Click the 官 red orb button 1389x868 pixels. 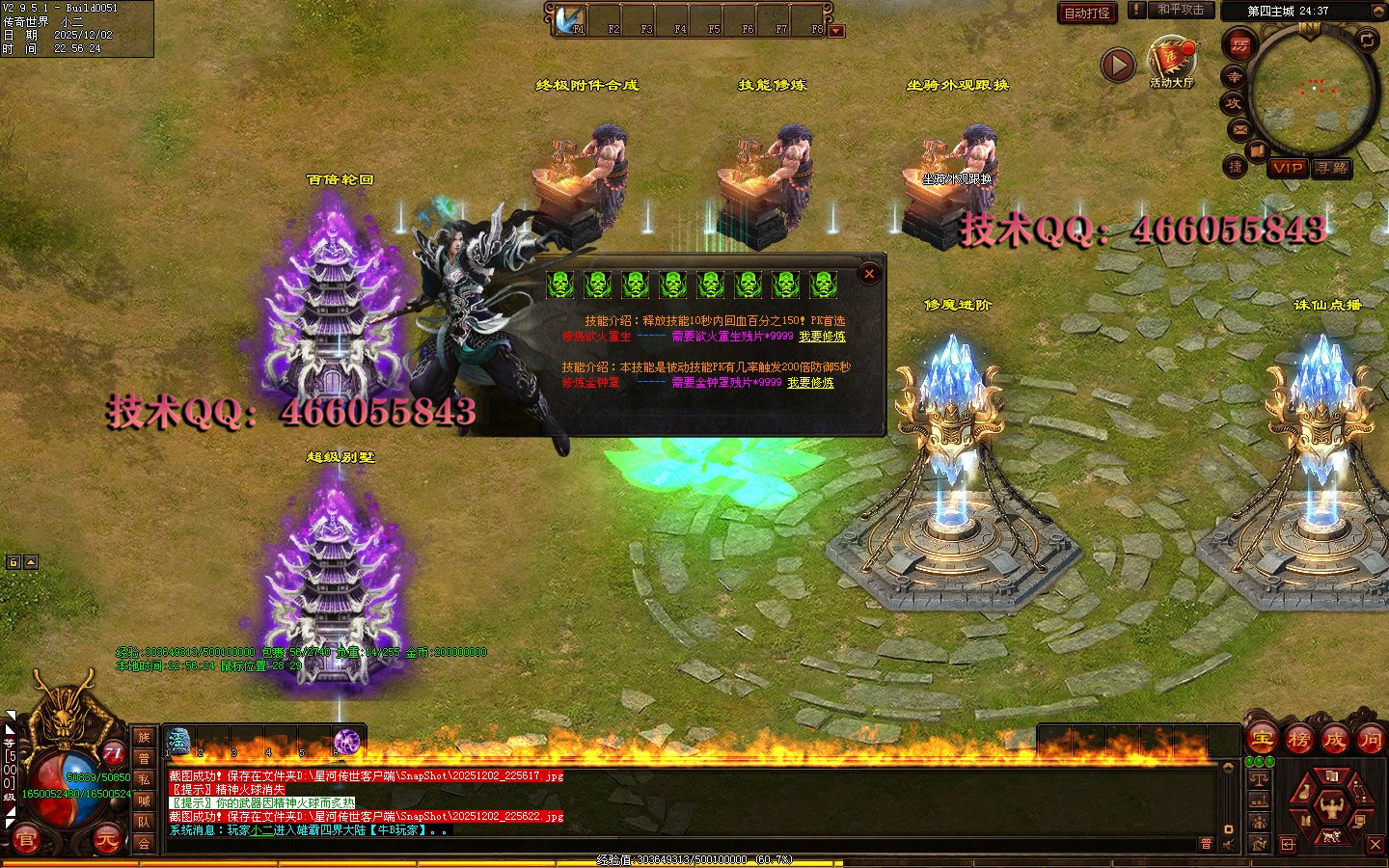click(26, 840)
